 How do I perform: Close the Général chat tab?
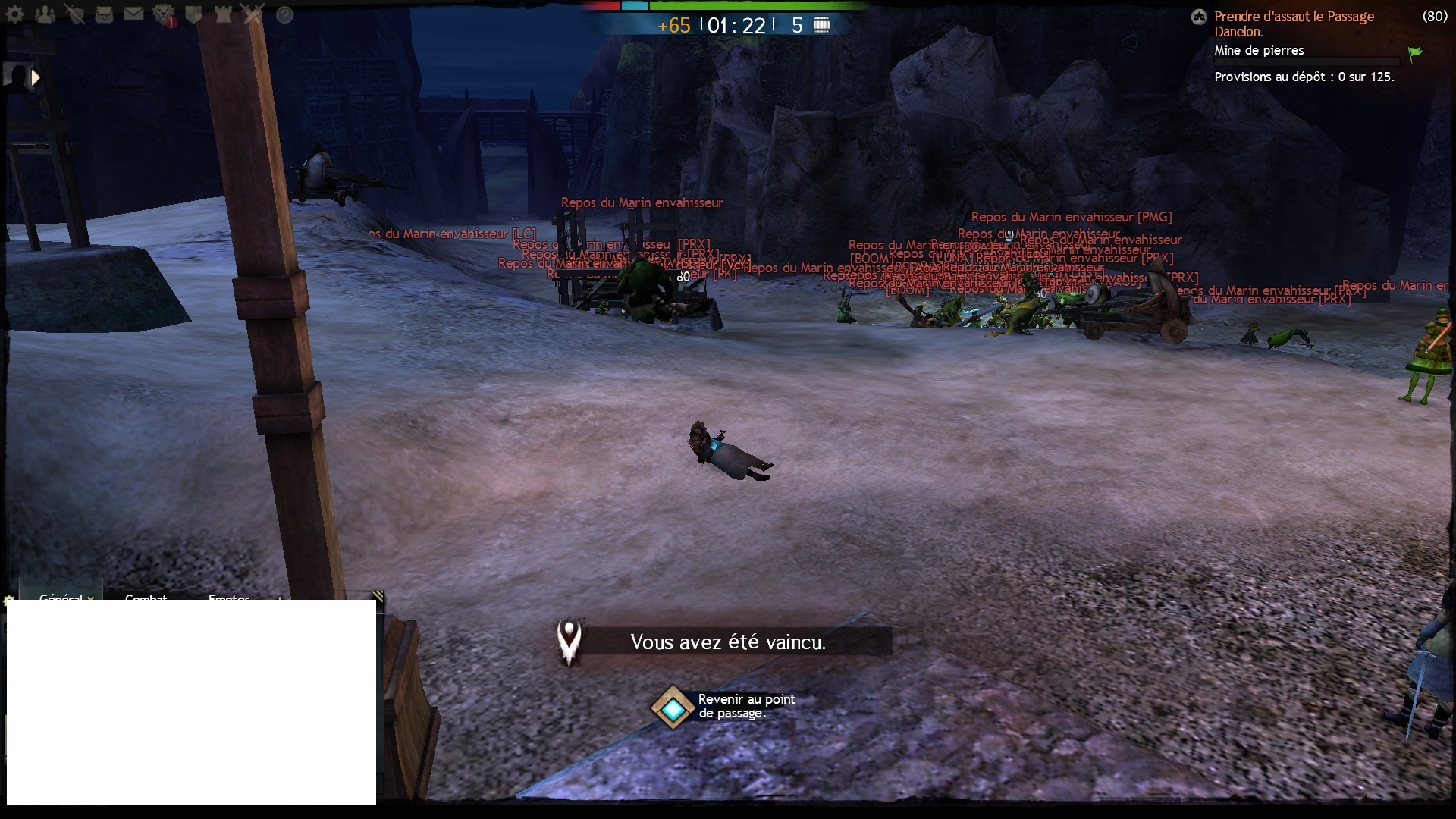tap(91, 598)
